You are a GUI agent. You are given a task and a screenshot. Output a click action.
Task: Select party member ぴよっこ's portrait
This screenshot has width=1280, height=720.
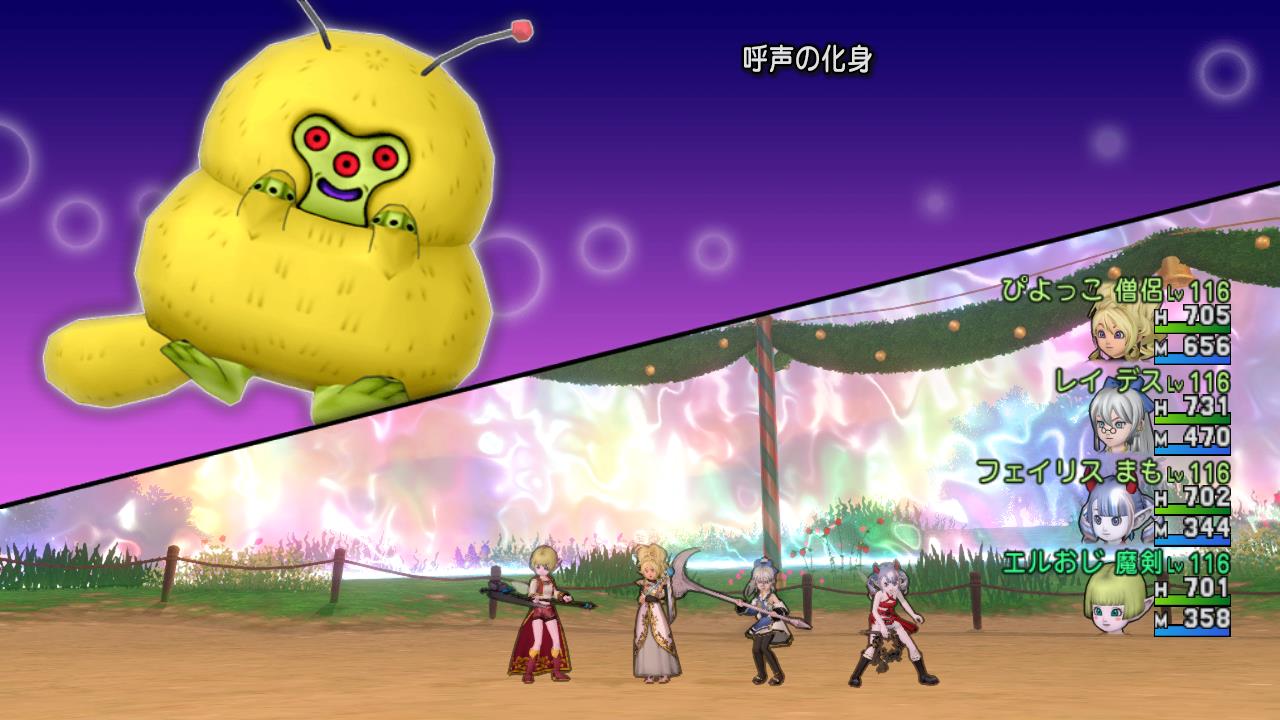point(1120,332)
